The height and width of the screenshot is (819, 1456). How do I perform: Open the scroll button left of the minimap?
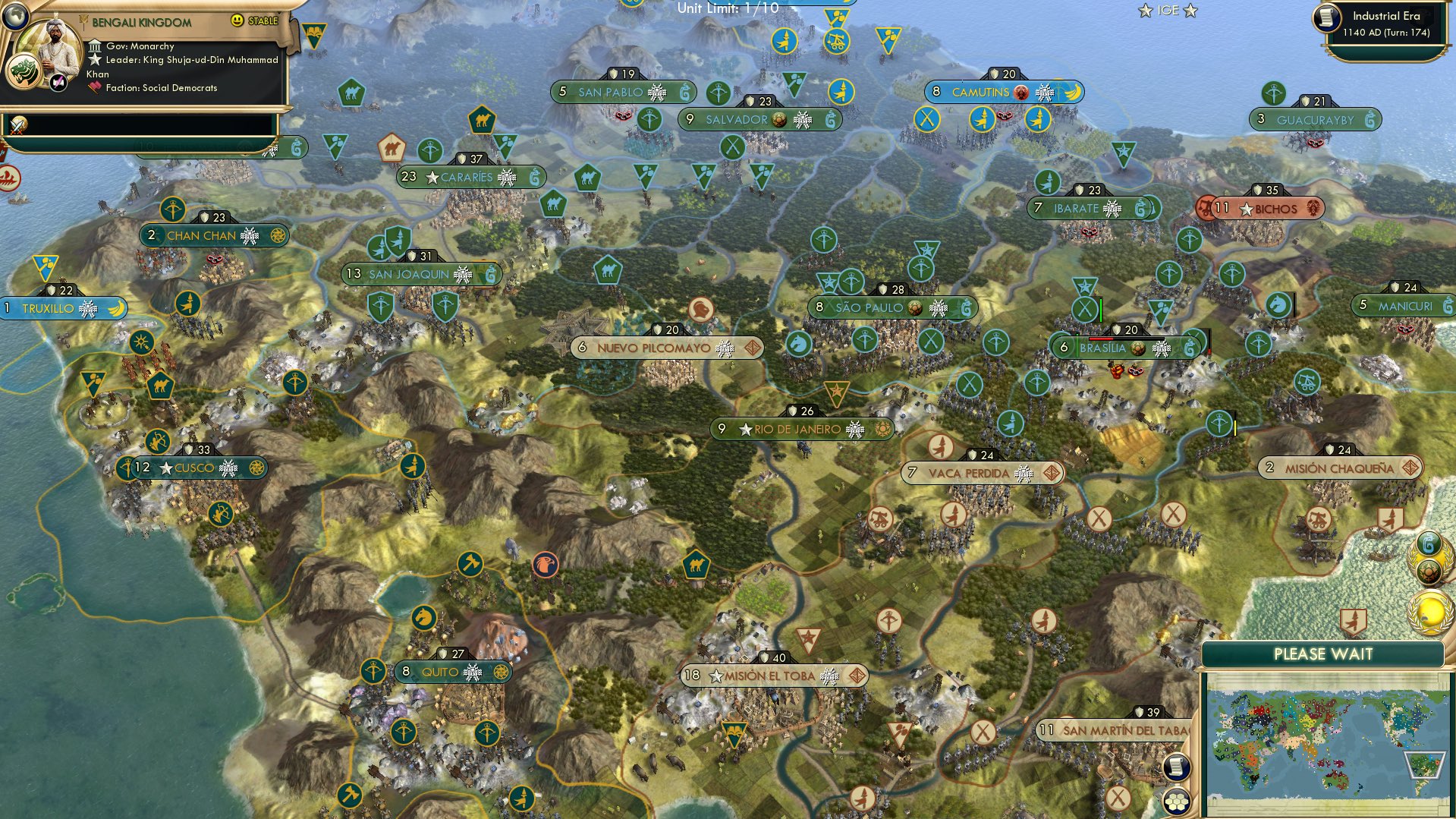1176,767
